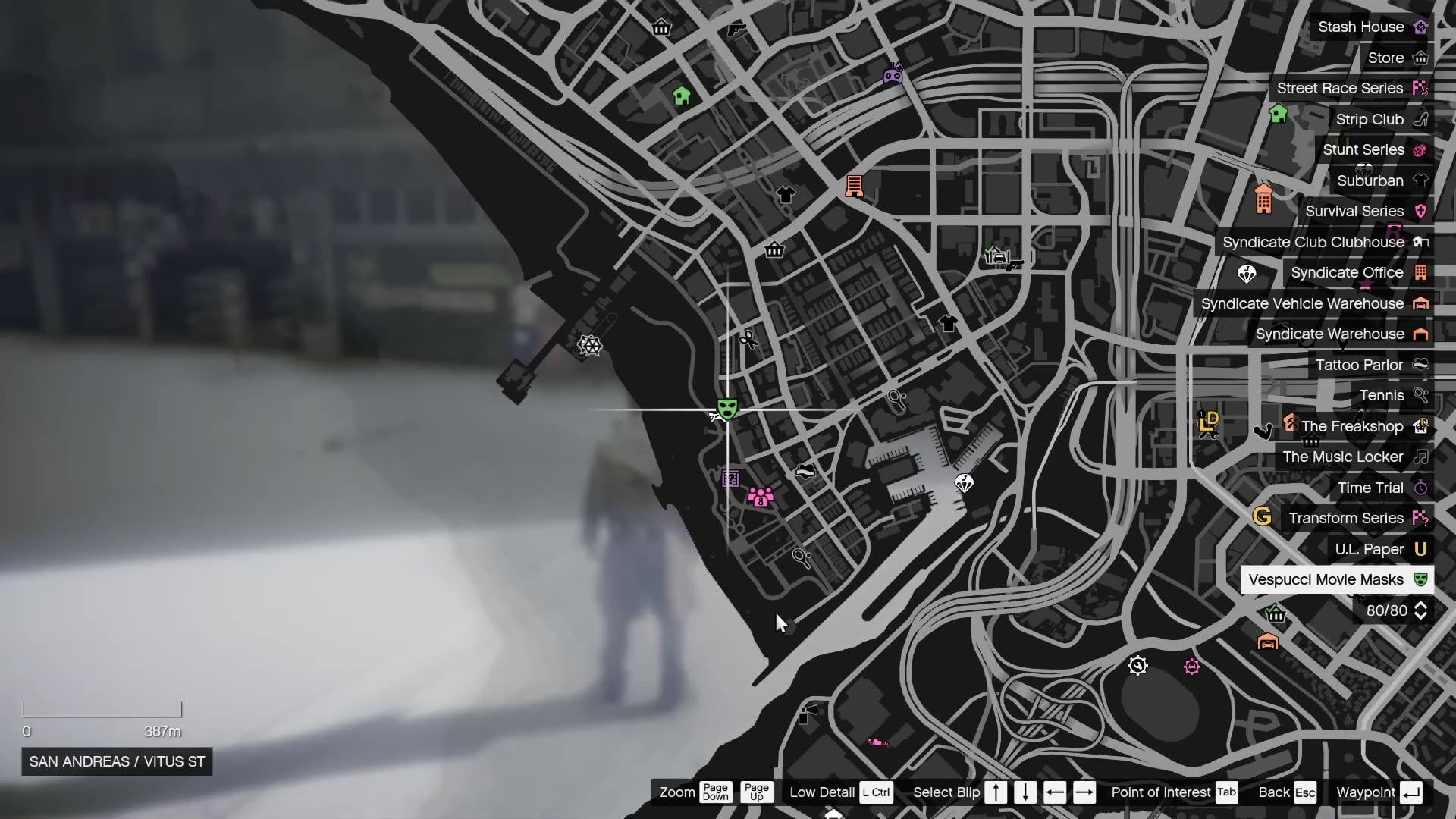Image resolution: width=1456 pixels, height=819 pixels.
Task: Toggle Low Detail map mode
Action: pos(877,792)
